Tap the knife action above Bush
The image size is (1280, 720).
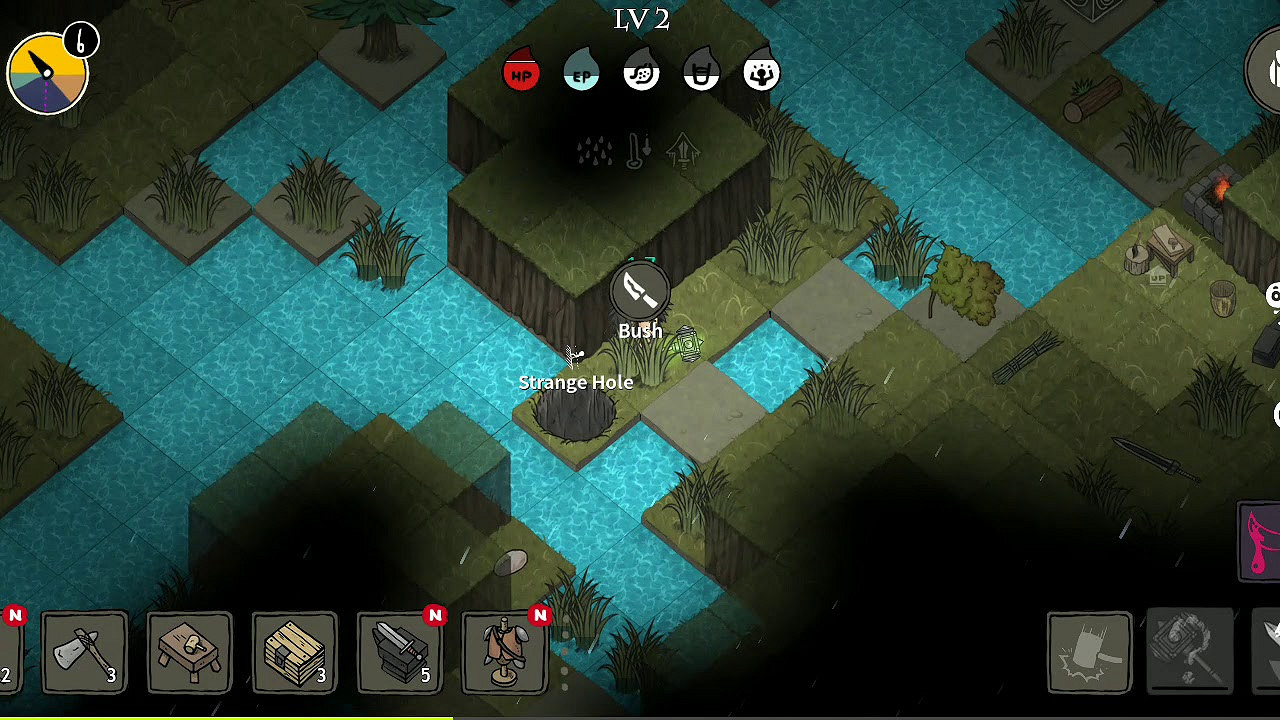click(x=640, y=292)
